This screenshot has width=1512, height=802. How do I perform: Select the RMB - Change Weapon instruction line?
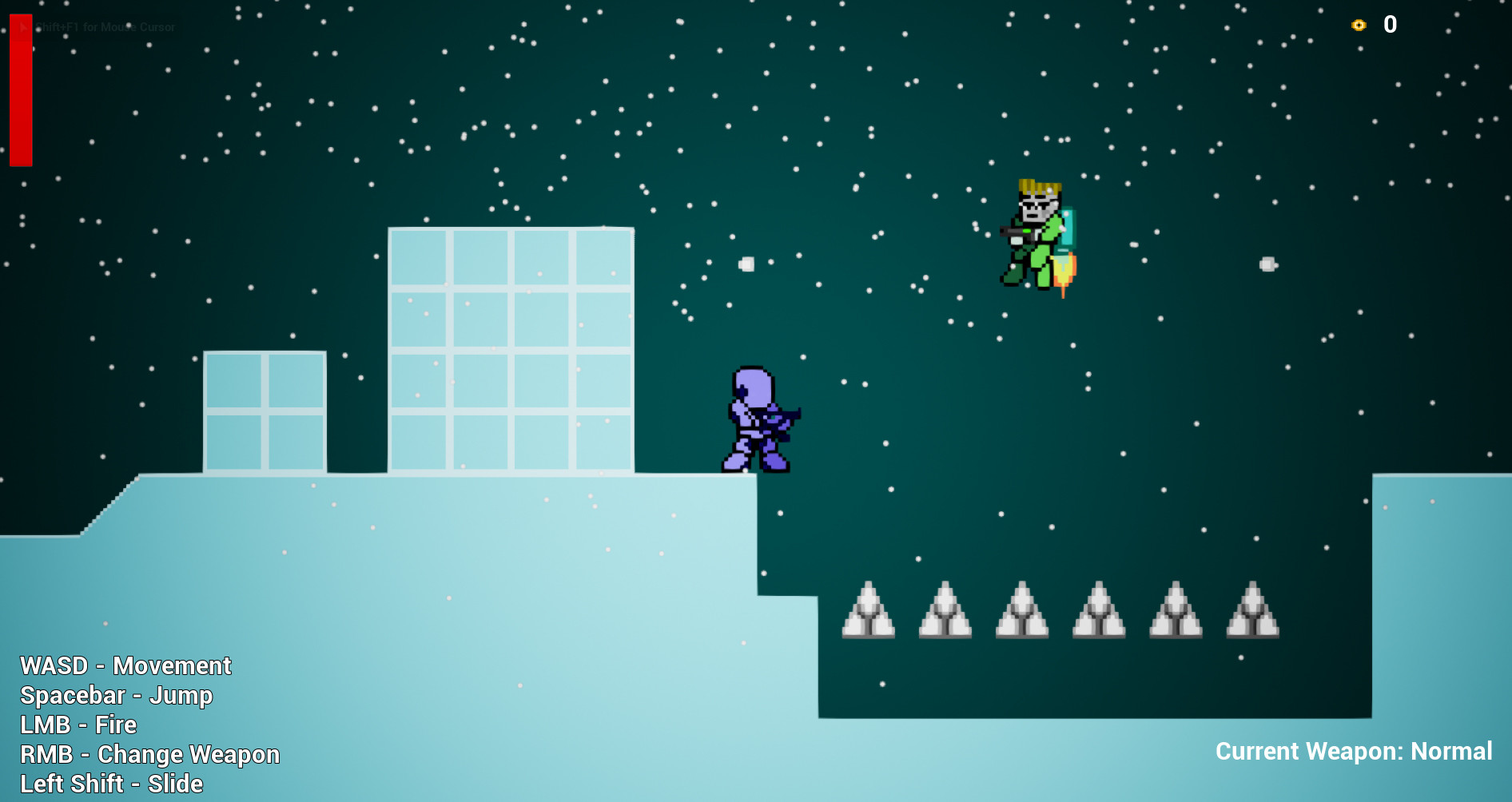(151, 753)
